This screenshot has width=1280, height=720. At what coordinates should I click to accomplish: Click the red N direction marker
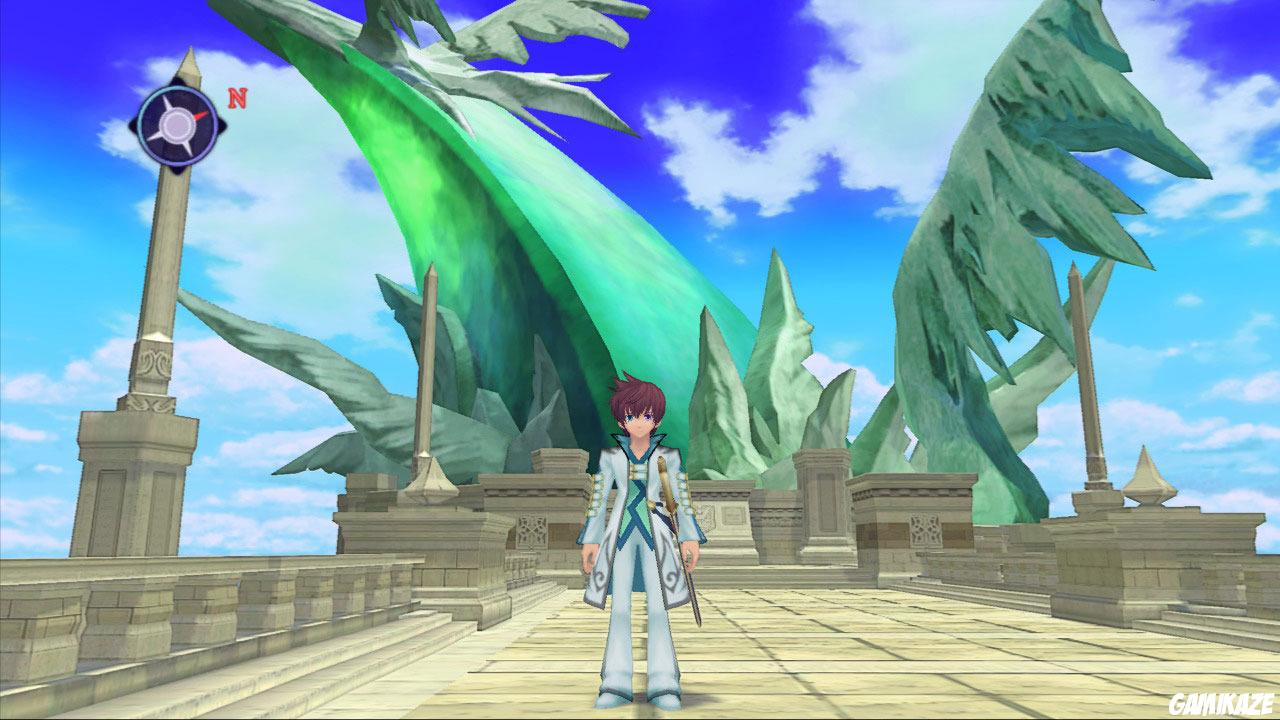coord(237,98)
